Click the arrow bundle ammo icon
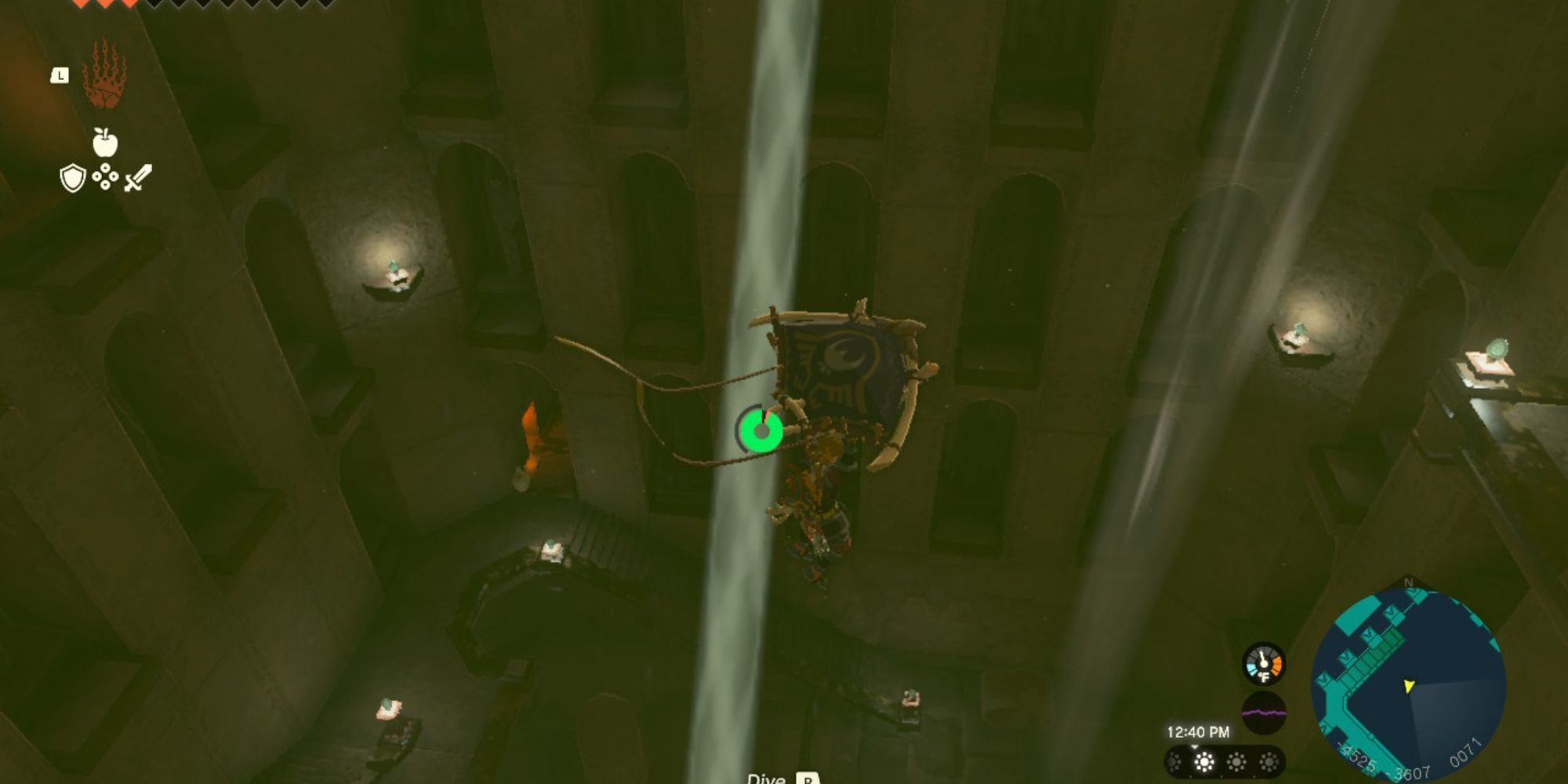The image size is (1568, 784). 105,176
